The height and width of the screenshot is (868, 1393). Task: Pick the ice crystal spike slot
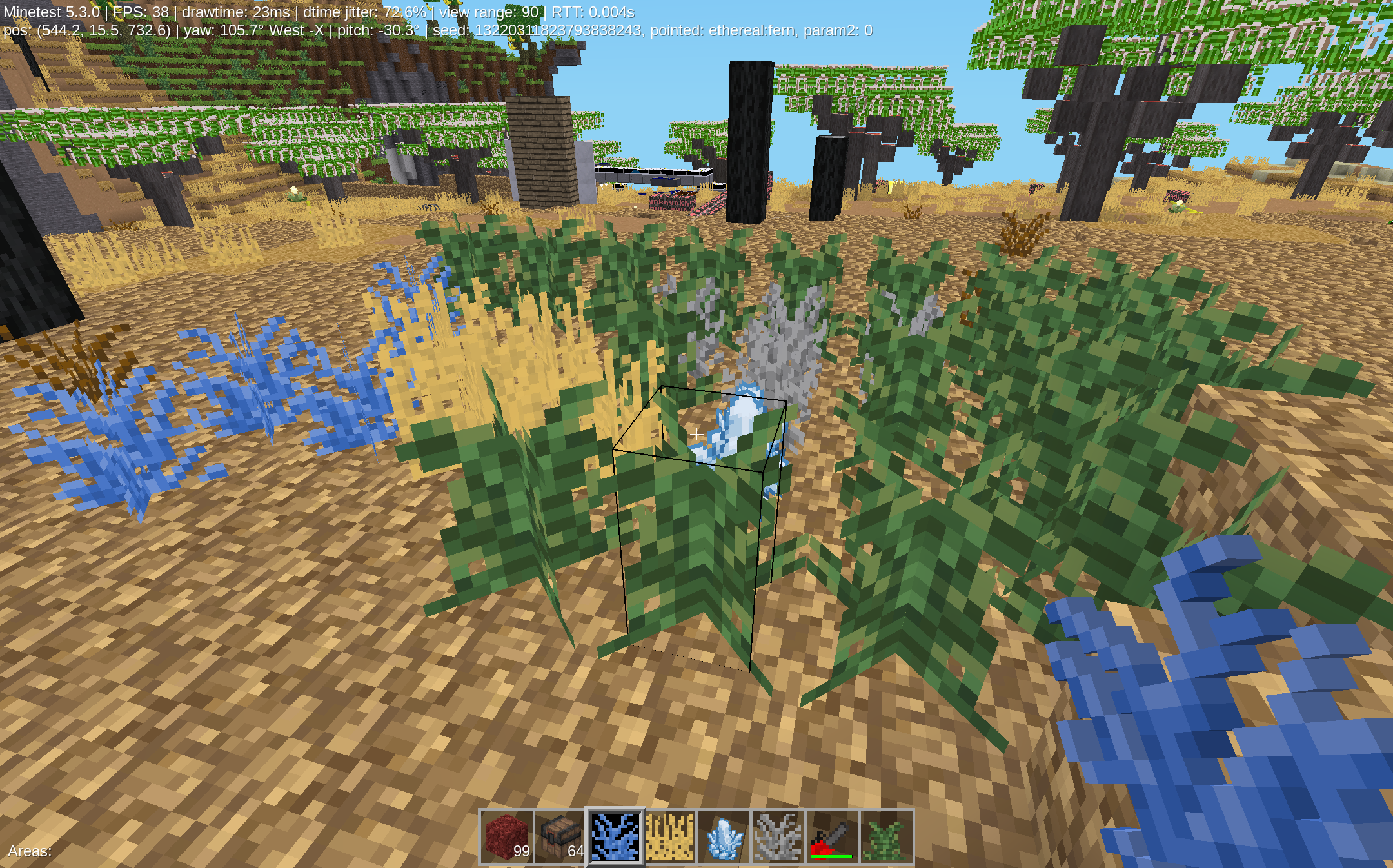pos(724,837)
